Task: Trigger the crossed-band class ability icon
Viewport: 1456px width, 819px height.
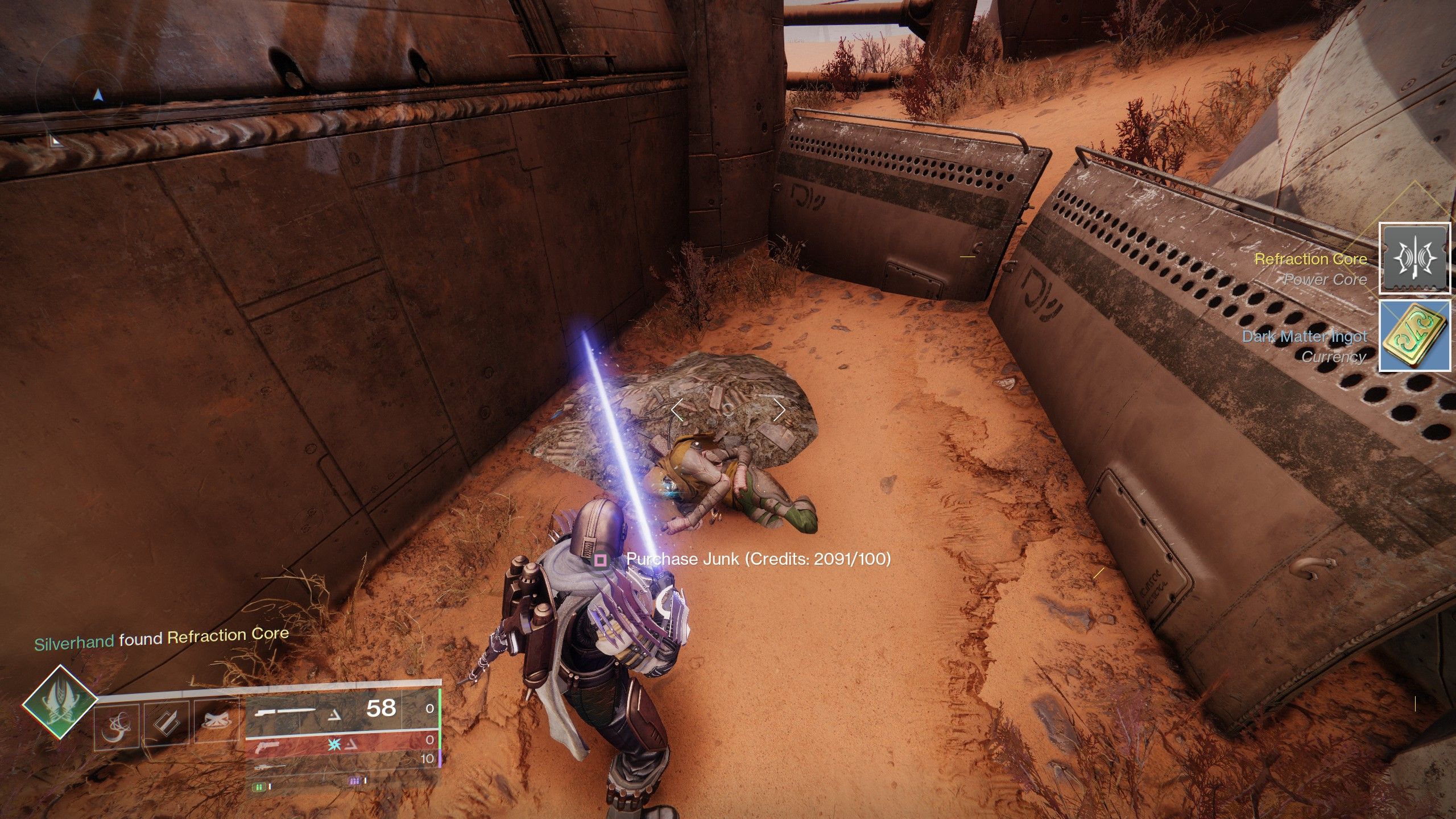Action: 216,723
